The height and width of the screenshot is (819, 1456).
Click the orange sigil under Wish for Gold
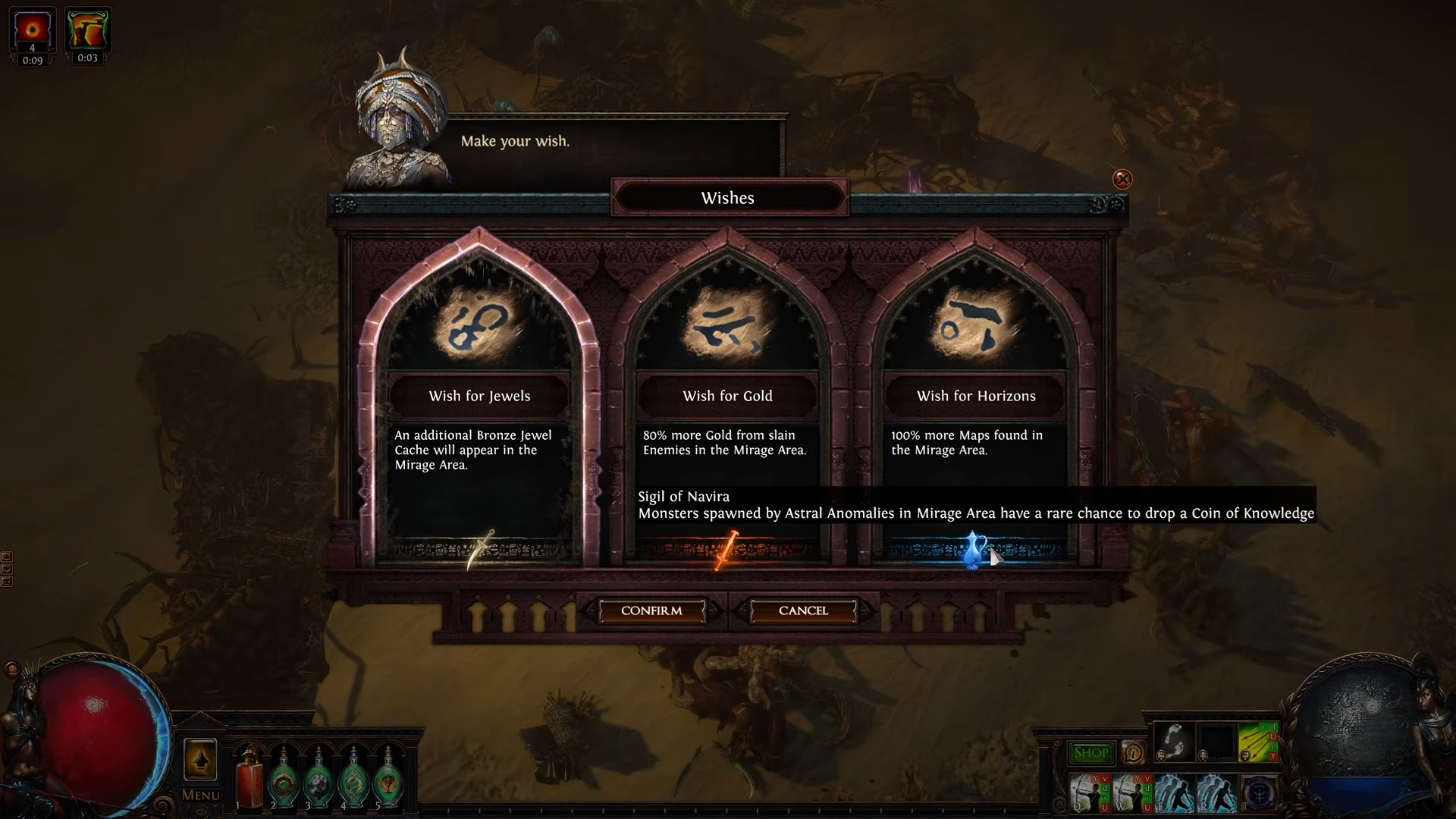[x=726, y=550]
